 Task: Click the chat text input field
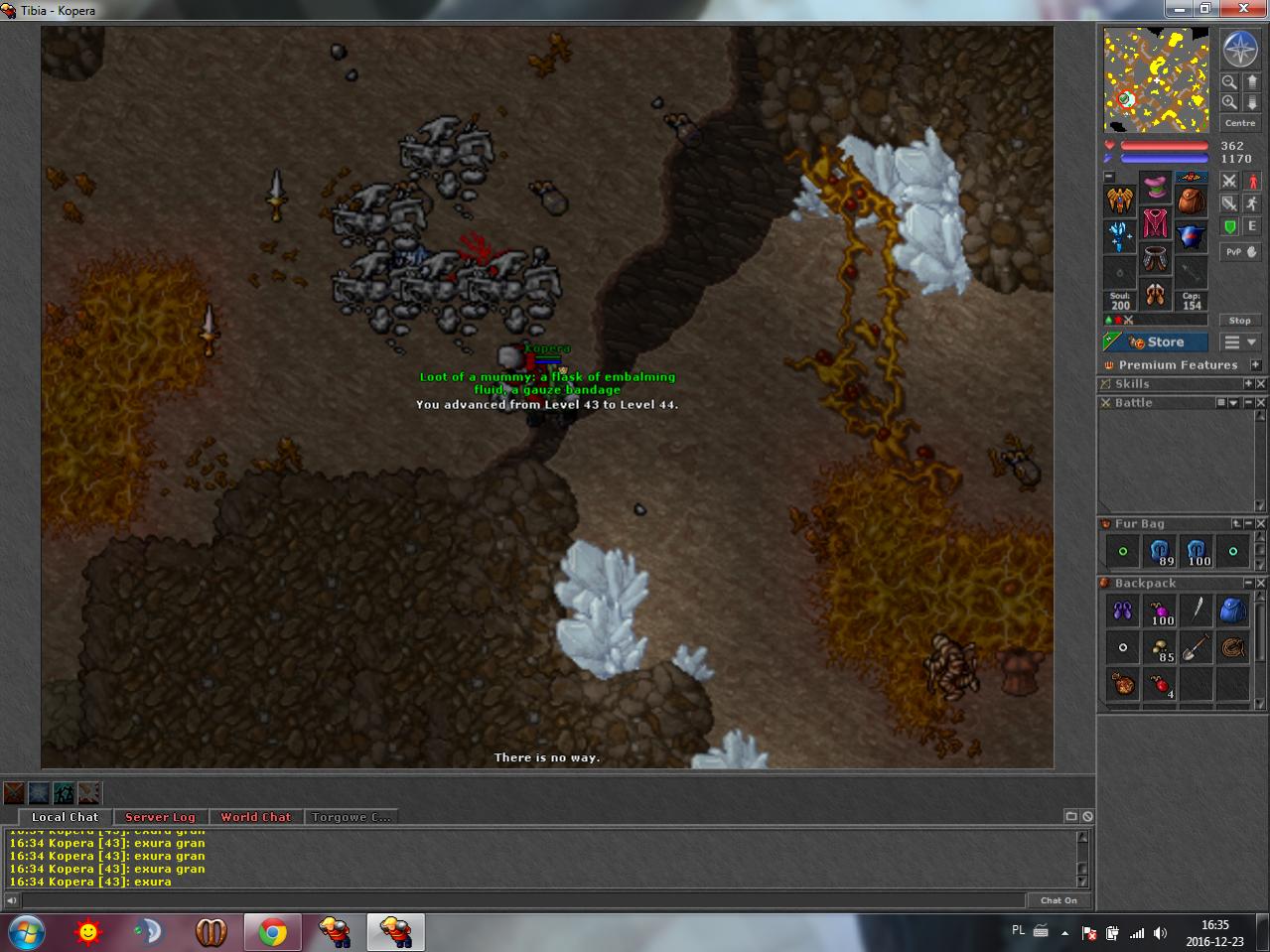coord(521,900)
